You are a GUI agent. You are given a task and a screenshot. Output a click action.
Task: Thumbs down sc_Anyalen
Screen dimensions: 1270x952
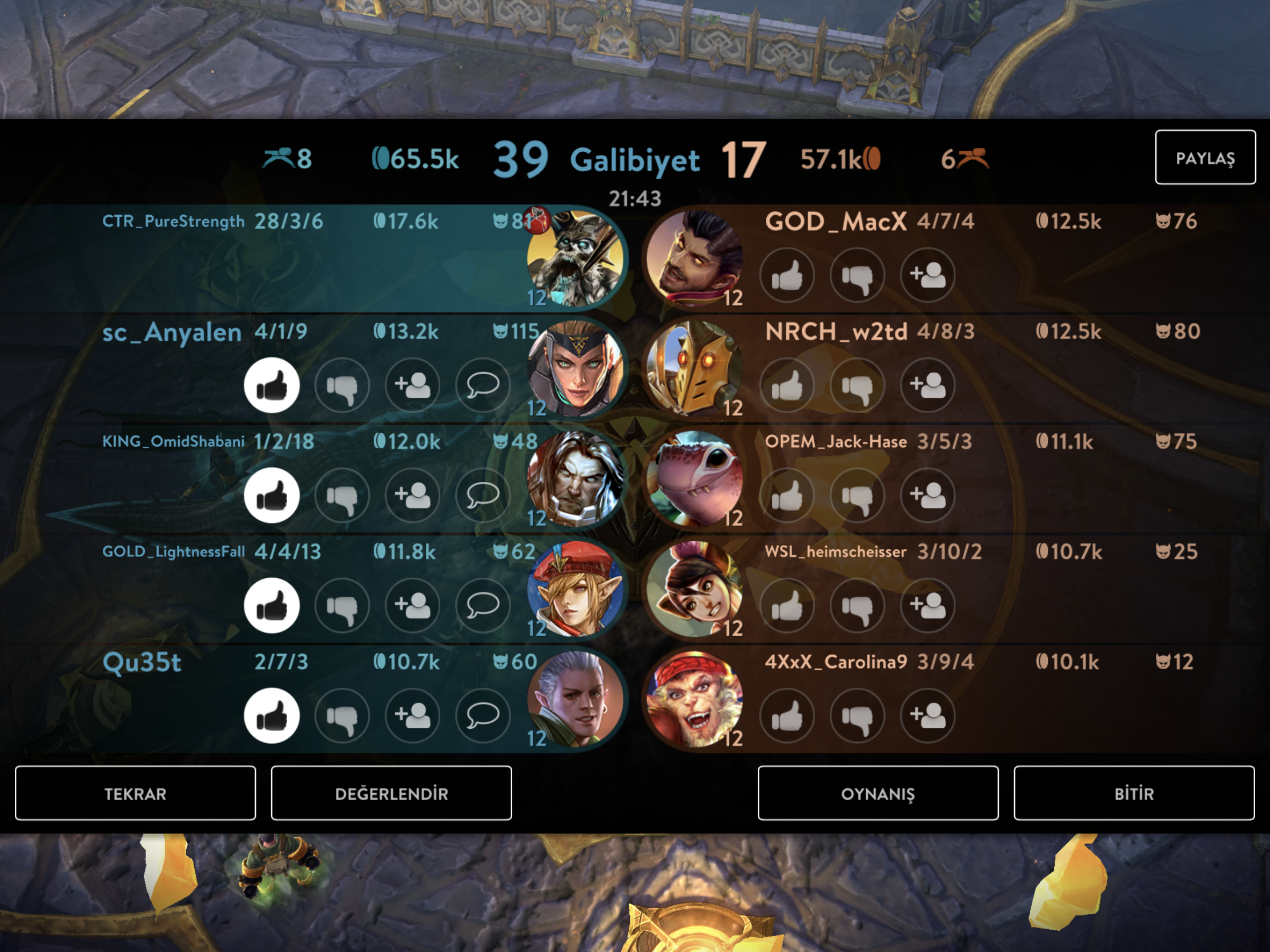click(342, 385)
